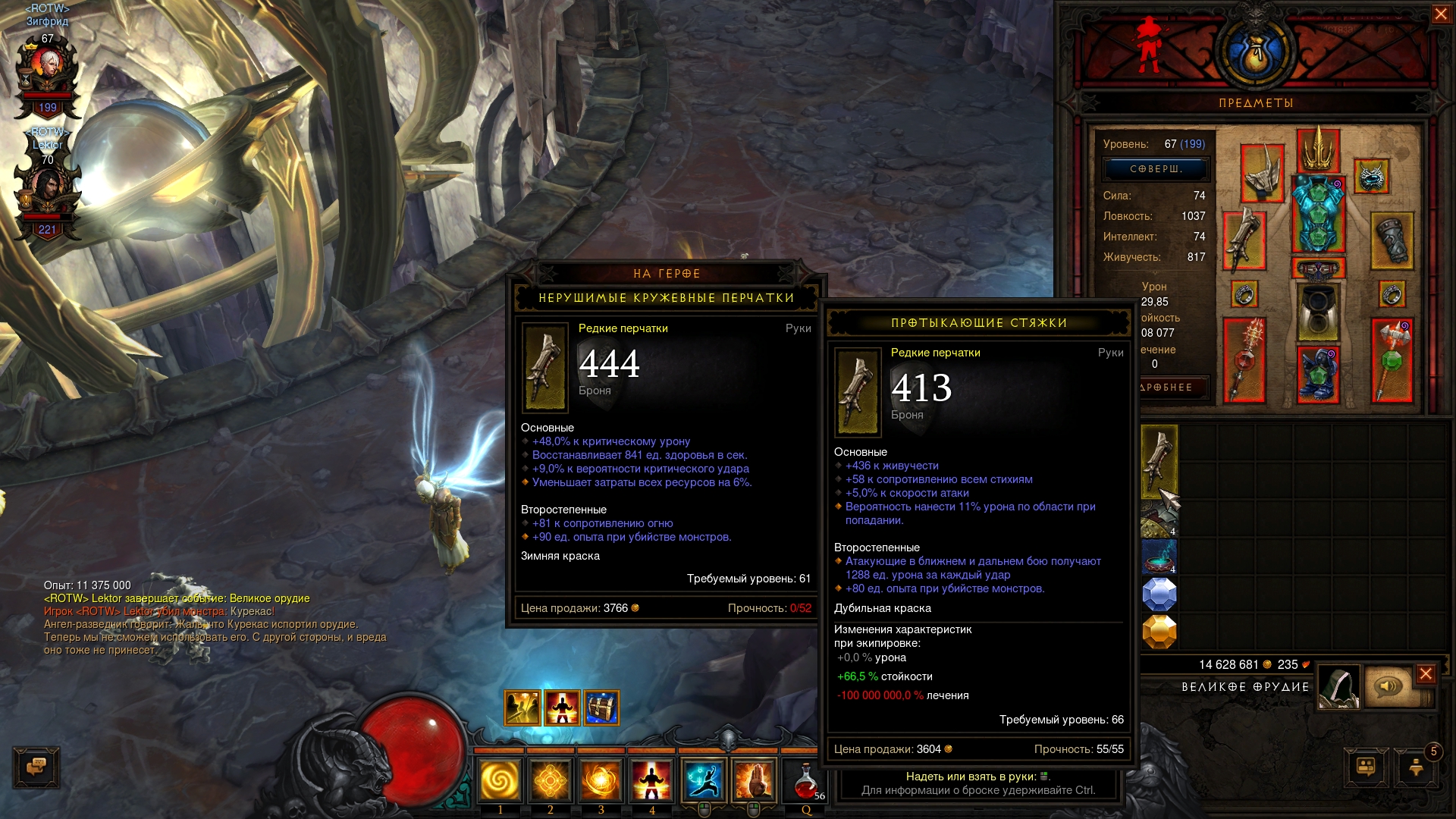Dismiss the hooded figure conversation popup
The width and height of the screenshot is (1456, 819).
(1426, 674)
